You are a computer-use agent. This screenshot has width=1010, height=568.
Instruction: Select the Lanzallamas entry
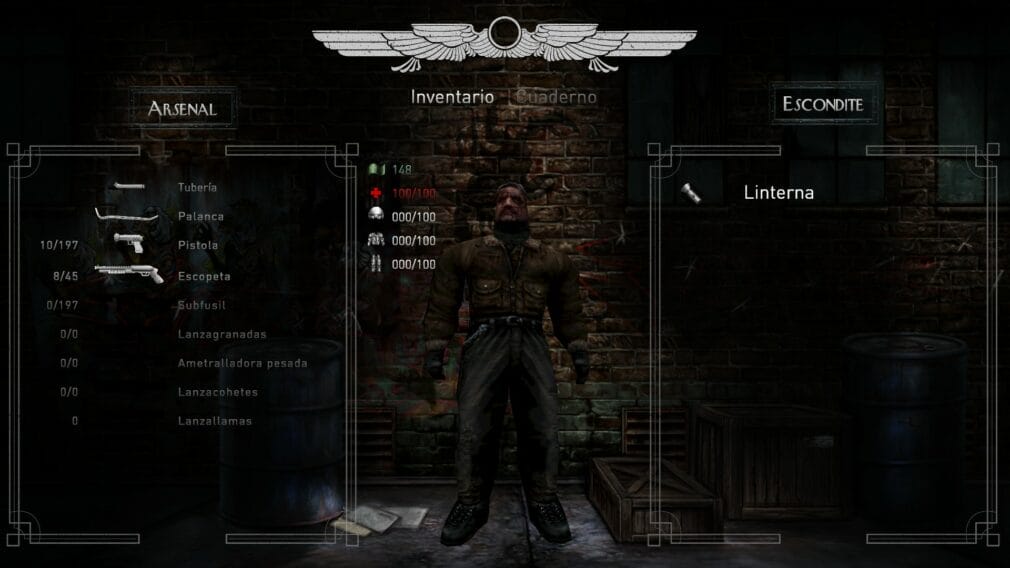[214, 421]
